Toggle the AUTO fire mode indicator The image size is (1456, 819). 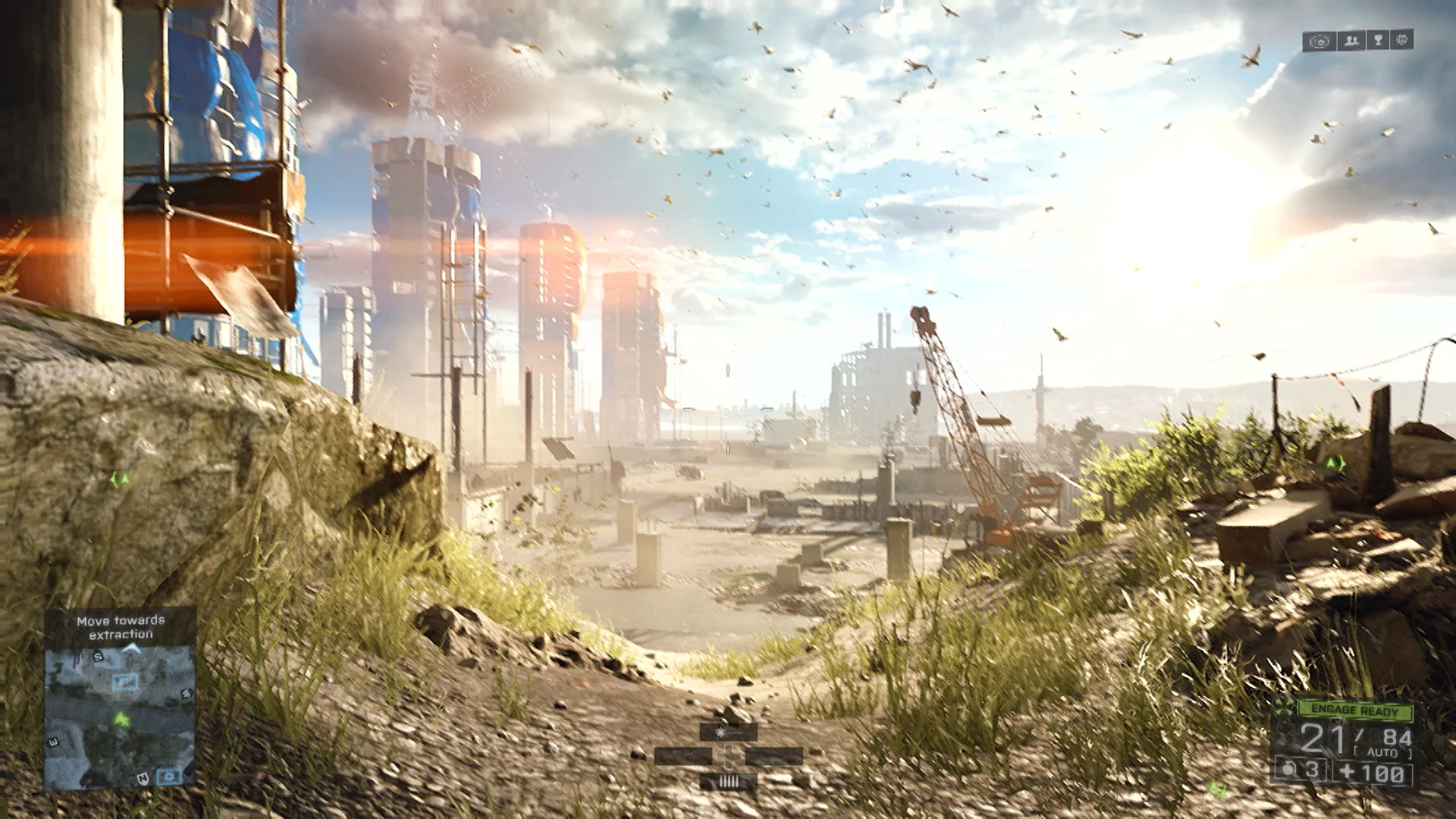coord(1382,752)
